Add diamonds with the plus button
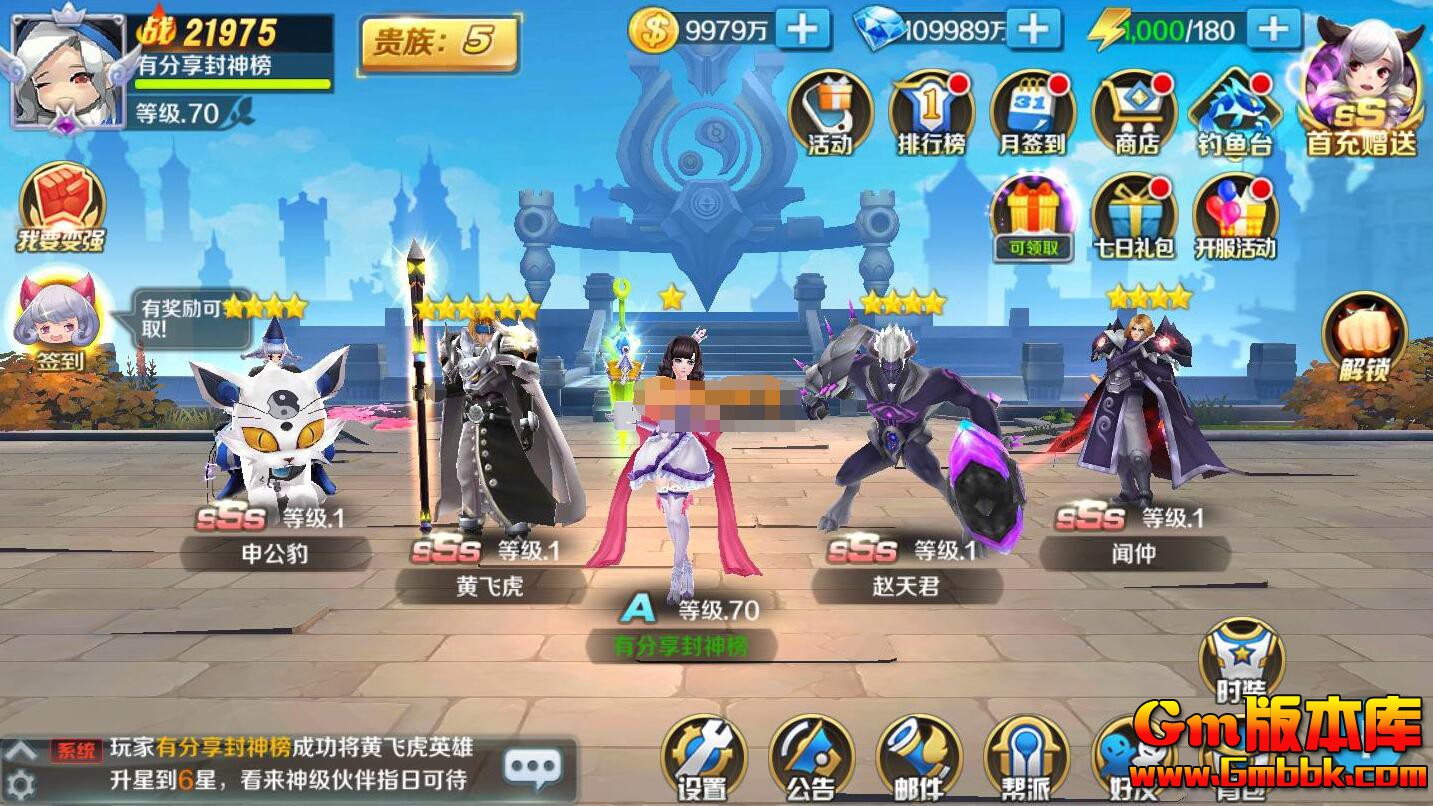1433x806 pixels. [x=1033, y=29]
